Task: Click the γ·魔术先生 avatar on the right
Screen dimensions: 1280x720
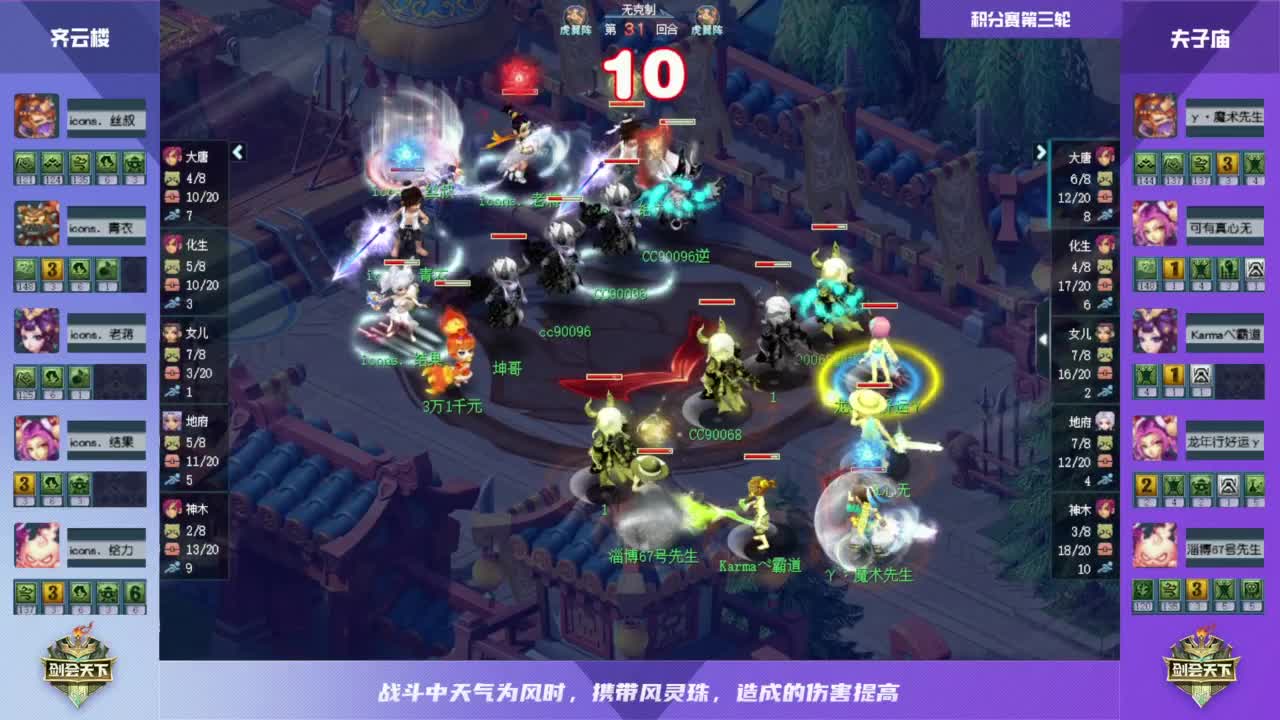Action: [1154, 115]
